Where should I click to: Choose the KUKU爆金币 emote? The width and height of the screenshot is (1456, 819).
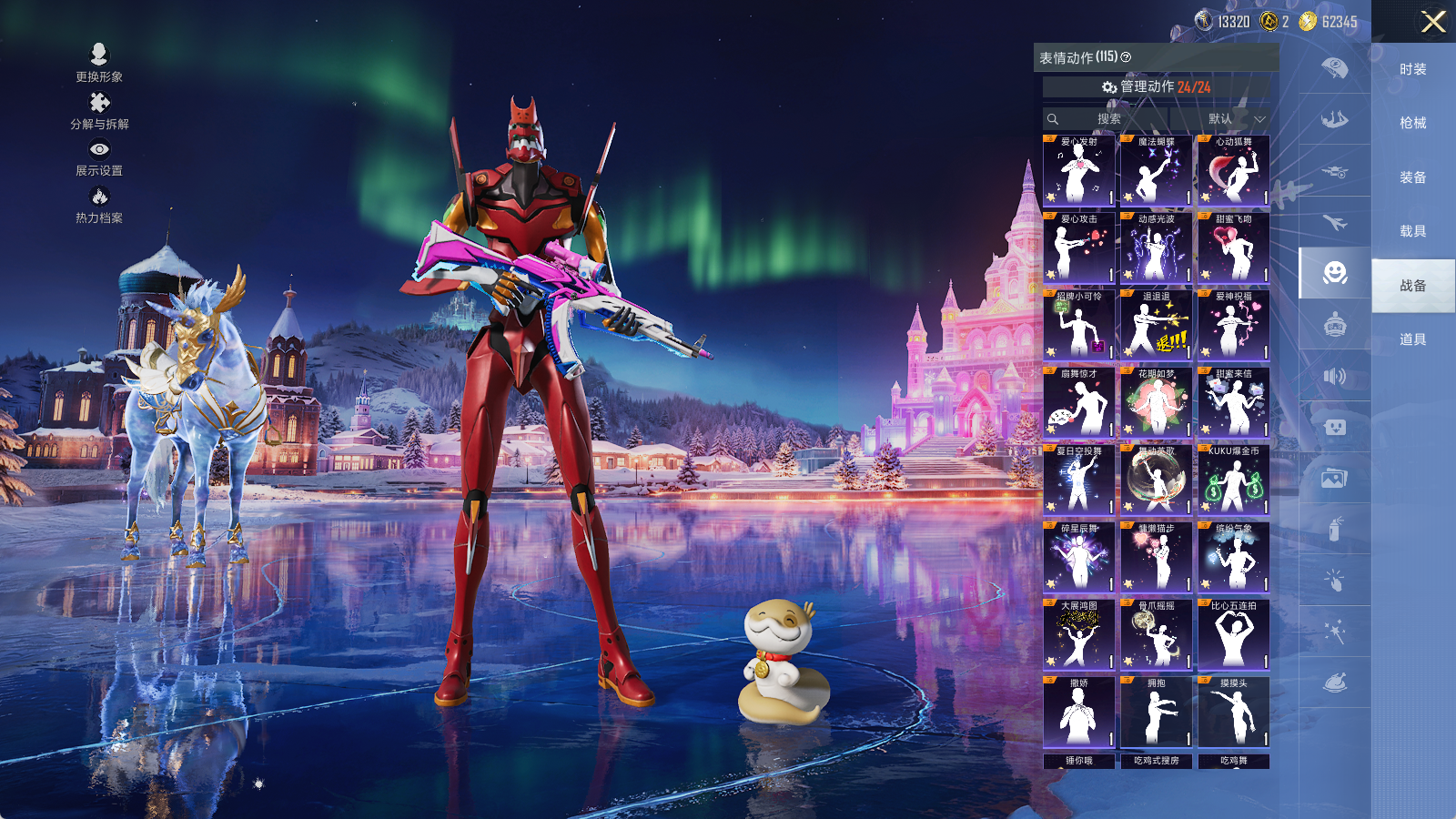click(x=1233, y=480)
